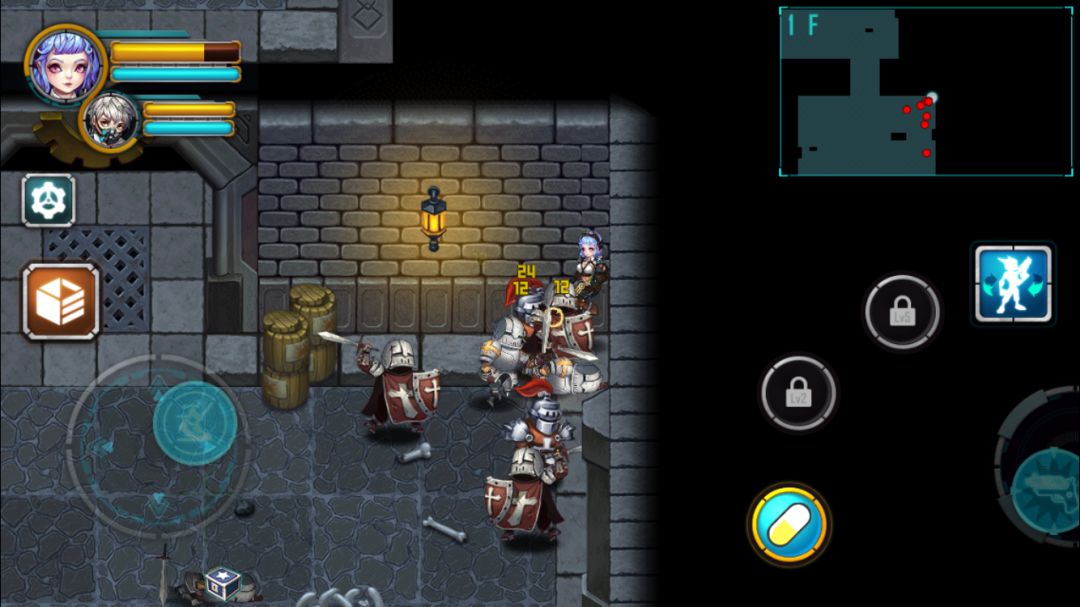Open the gear settings button

pos(48,200)
